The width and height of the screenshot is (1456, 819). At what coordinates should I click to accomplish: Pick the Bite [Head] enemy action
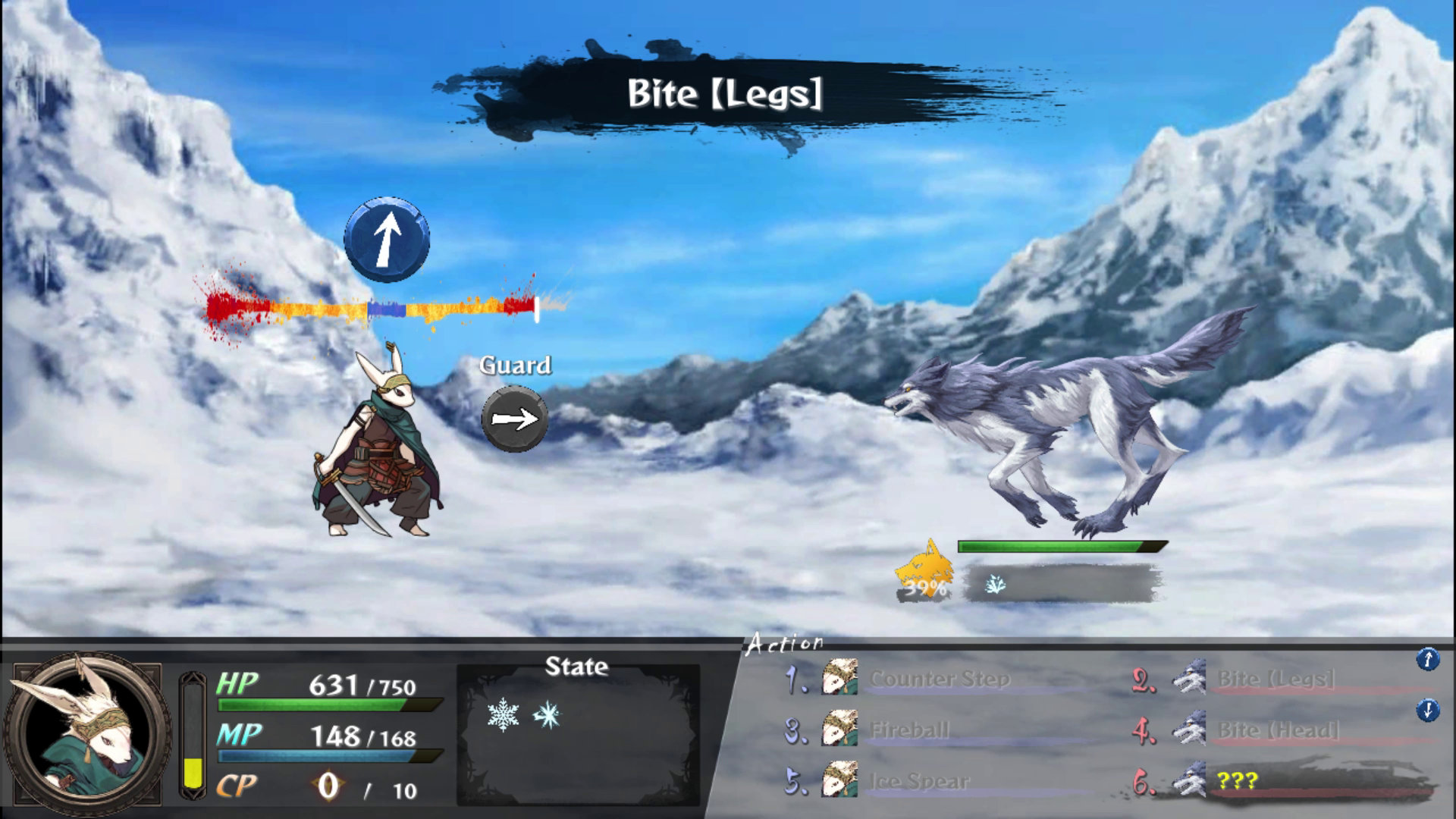click(x=1278, y=730)
